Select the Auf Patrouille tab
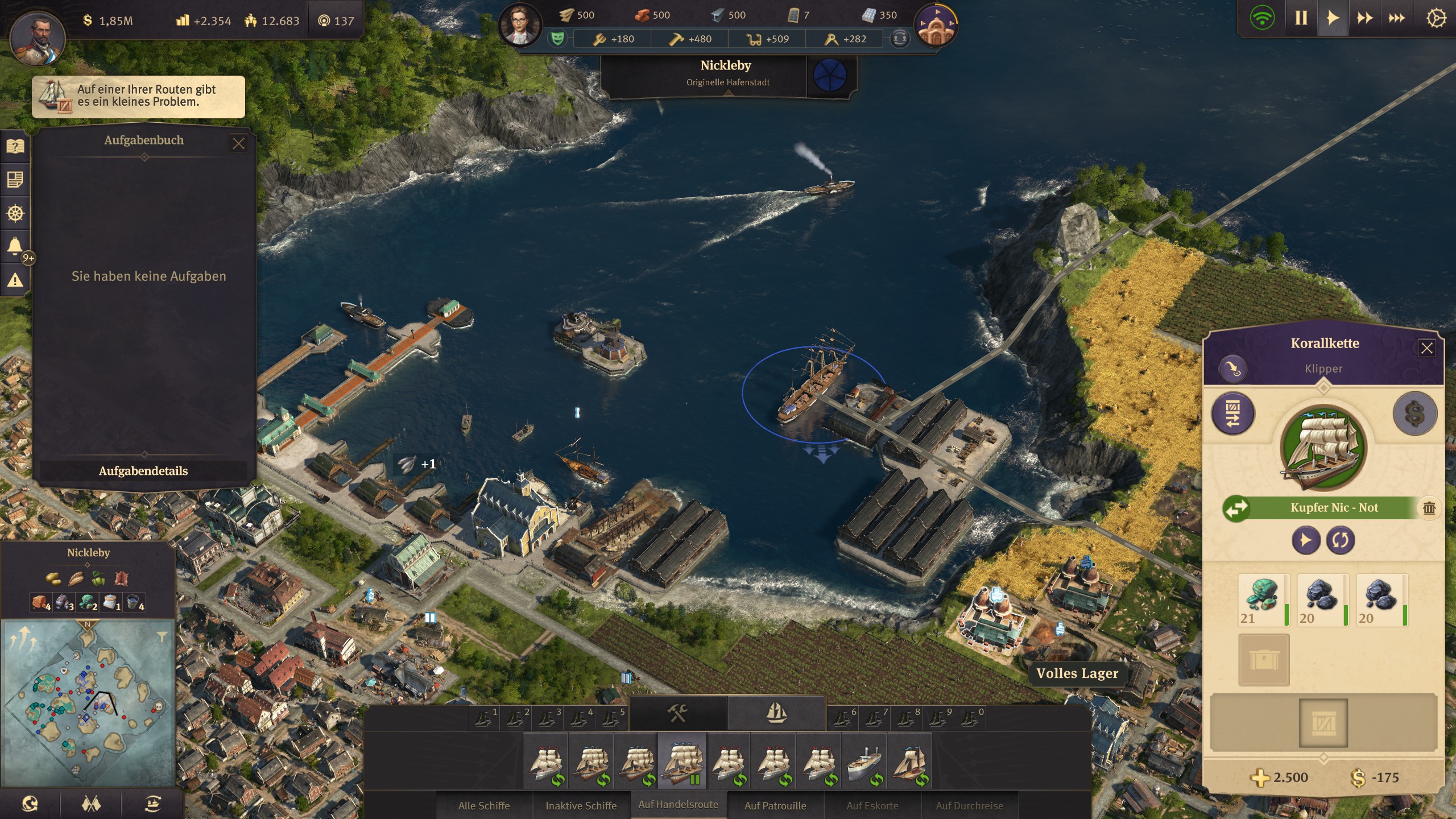The width and height of the screenshot is (1456, 819). pos(775,805)
